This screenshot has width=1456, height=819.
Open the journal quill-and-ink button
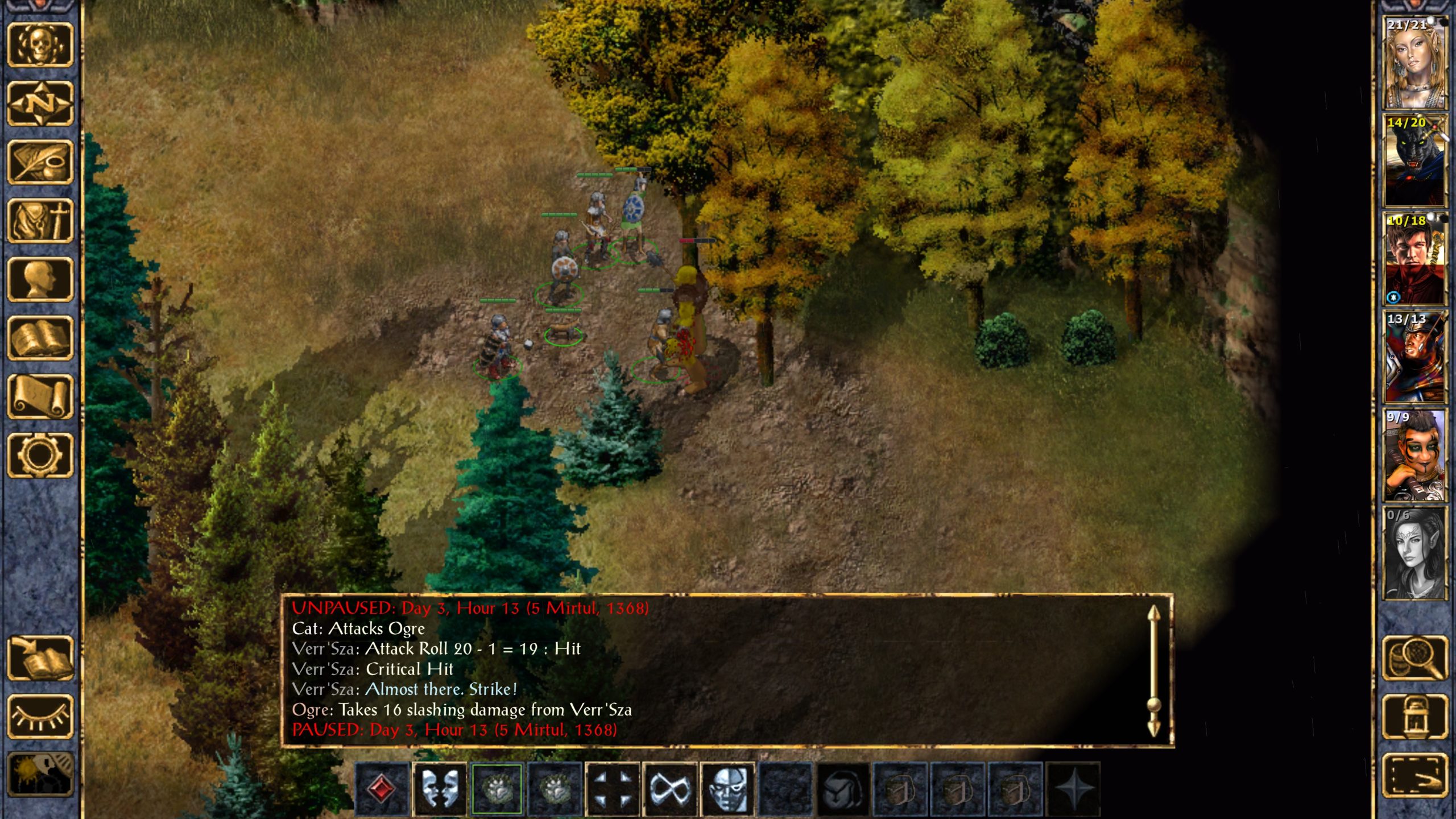click(x=40, y=162)
